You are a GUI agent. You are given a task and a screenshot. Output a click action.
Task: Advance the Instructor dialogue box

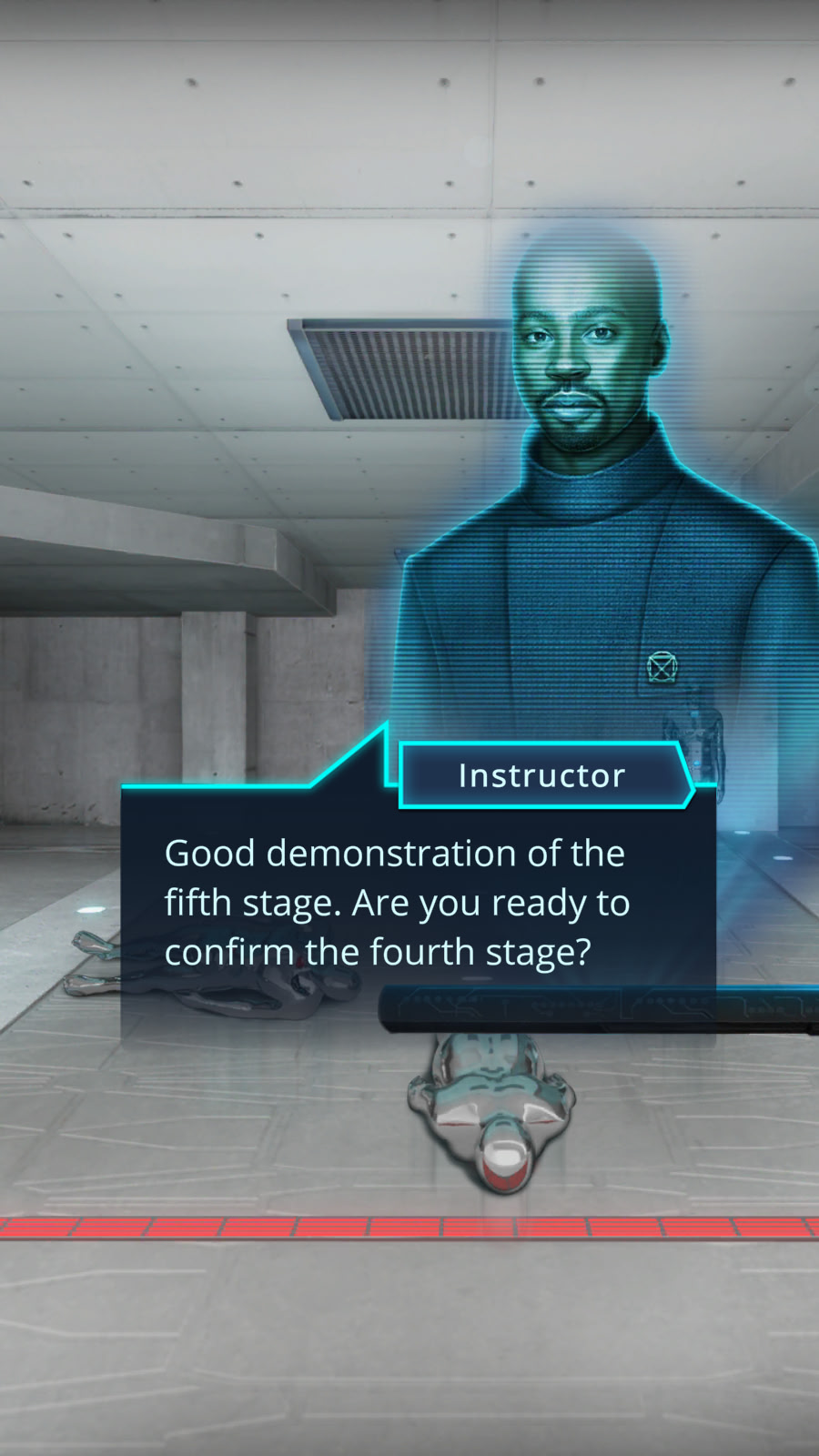(x=418, y=903)
